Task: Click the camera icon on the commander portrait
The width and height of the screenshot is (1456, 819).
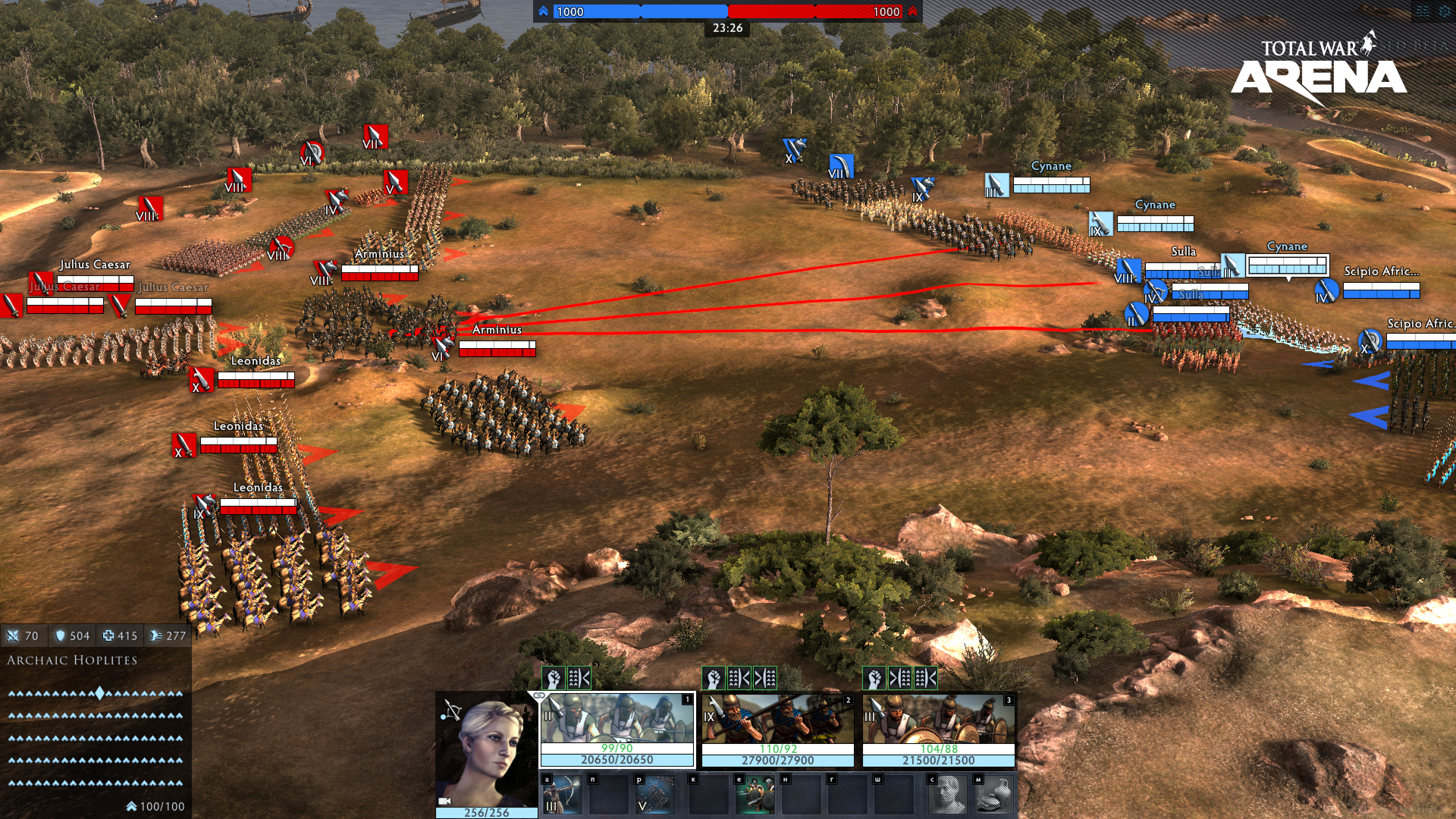Action: (445, 801)
